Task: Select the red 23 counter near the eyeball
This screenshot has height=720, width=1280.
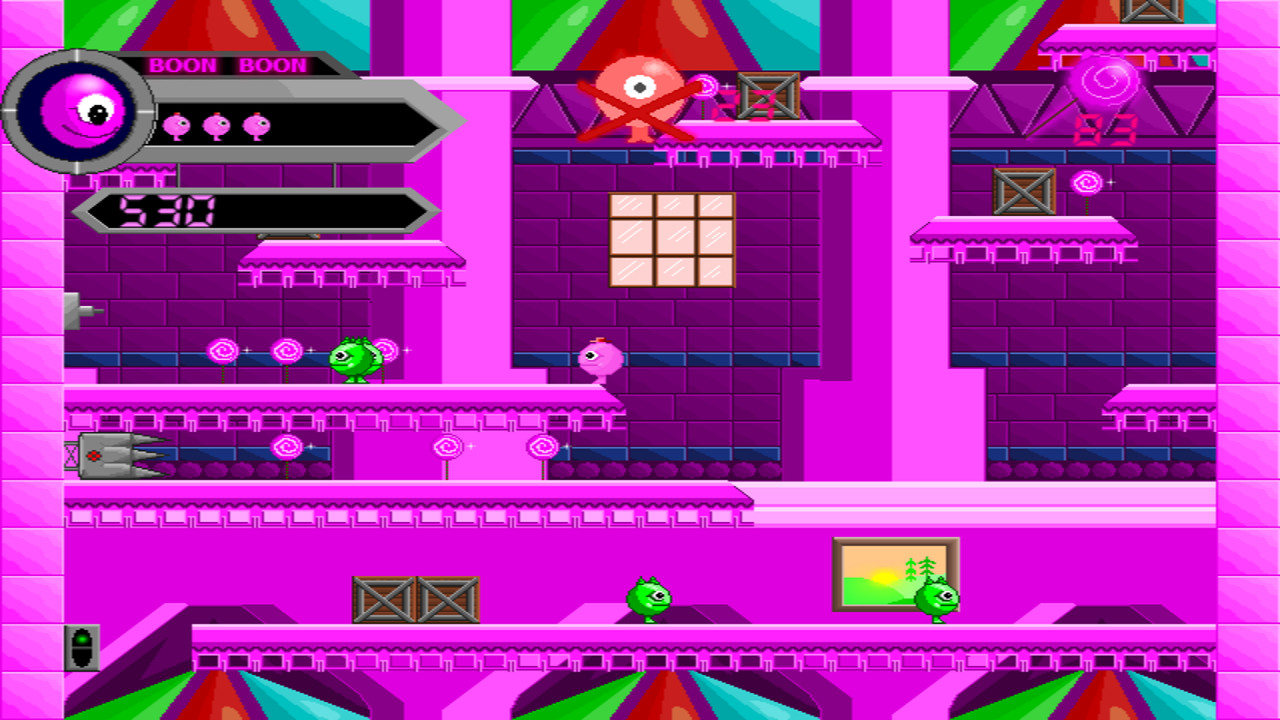Action: (725, 105)
